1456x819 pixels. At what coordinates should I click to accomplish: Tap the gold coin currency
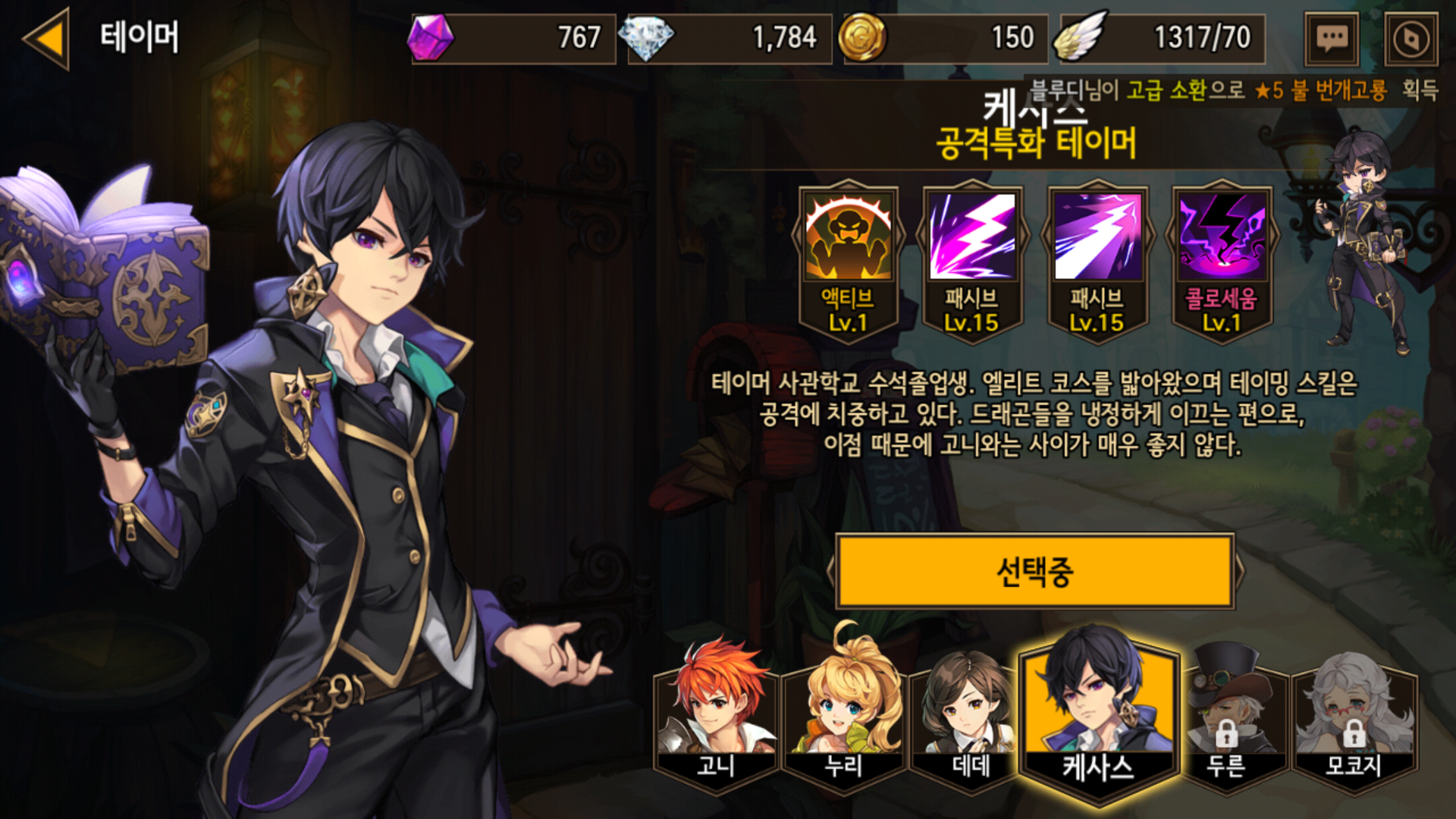[x=862, y=38]
